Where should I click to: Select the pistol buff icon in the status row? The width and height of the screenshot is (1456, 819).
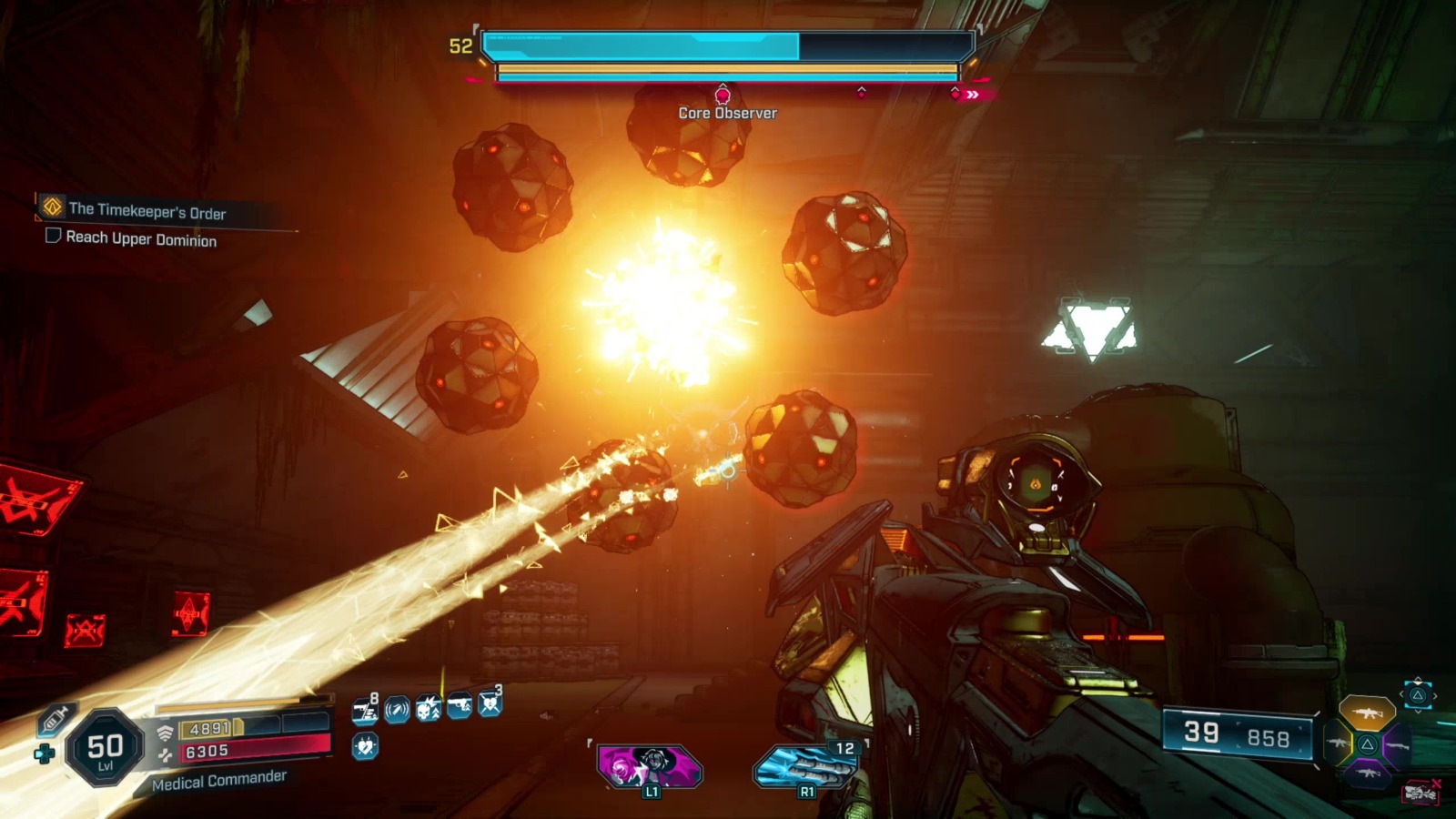pyautogui.click(x=460, y=706)
